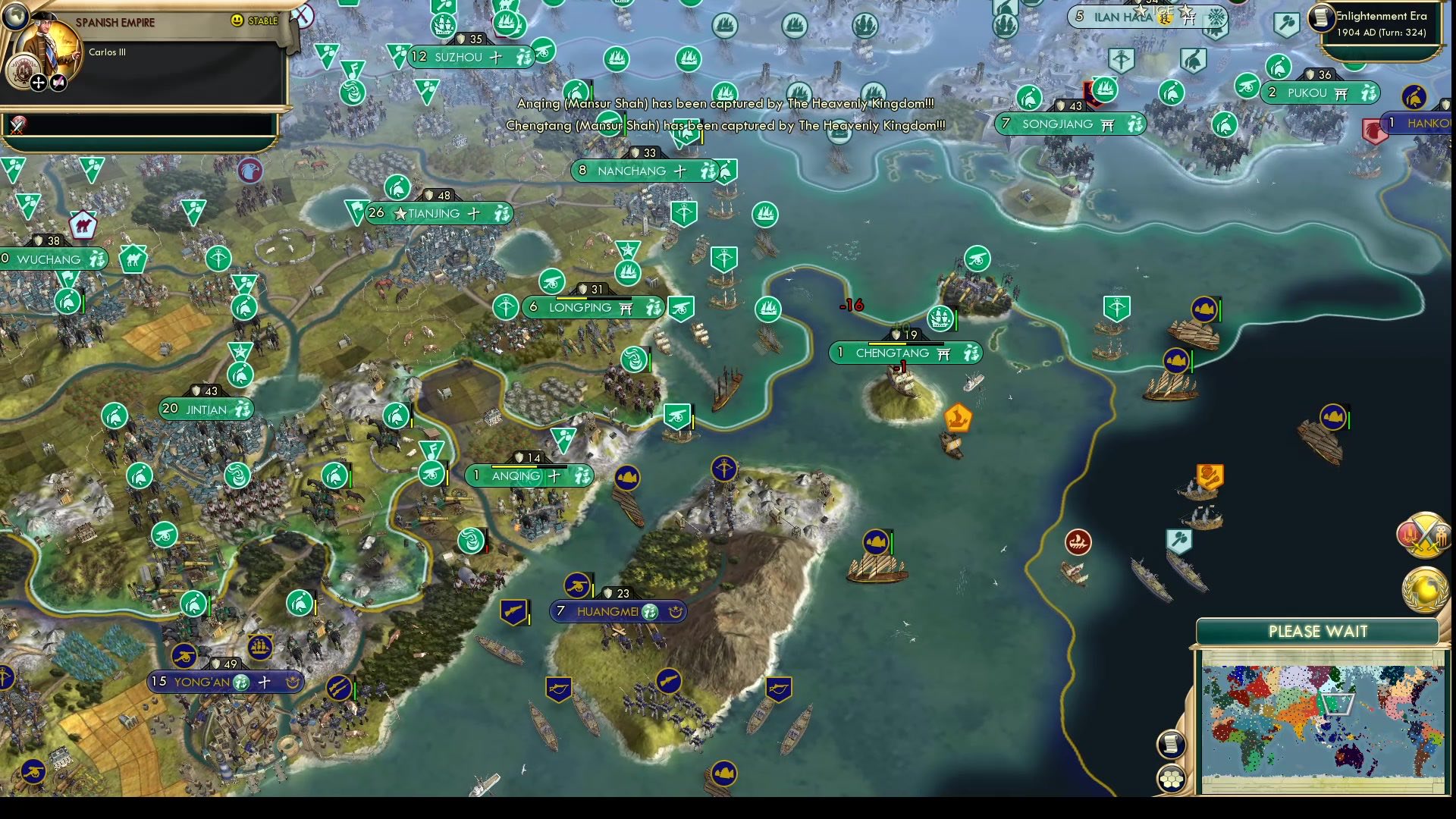Image resolution: width=1456 pixels, height=819 pixels.
Task: Open the Huangmei city banner
Action: 618,611
